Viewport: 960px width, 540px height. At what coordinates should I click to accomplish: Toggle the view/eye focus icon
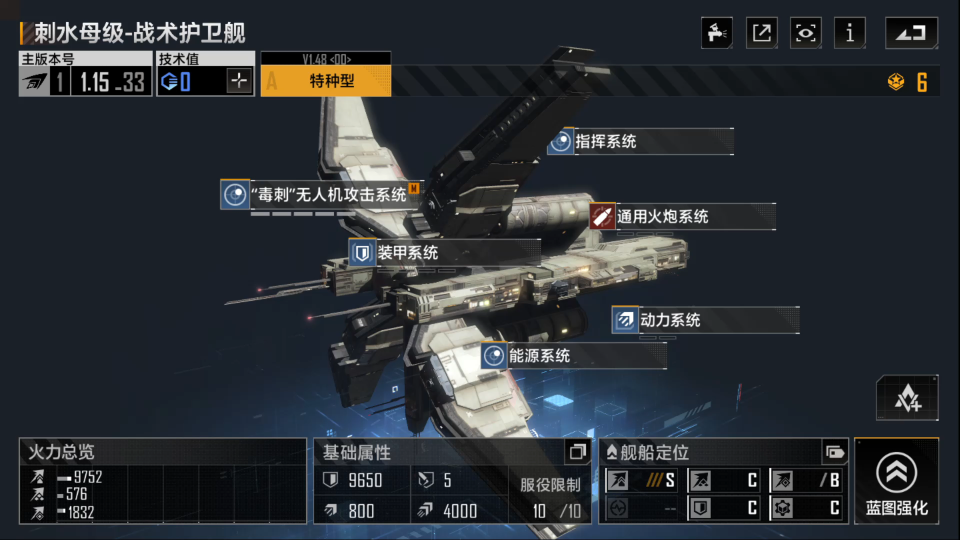pos(805,33)
